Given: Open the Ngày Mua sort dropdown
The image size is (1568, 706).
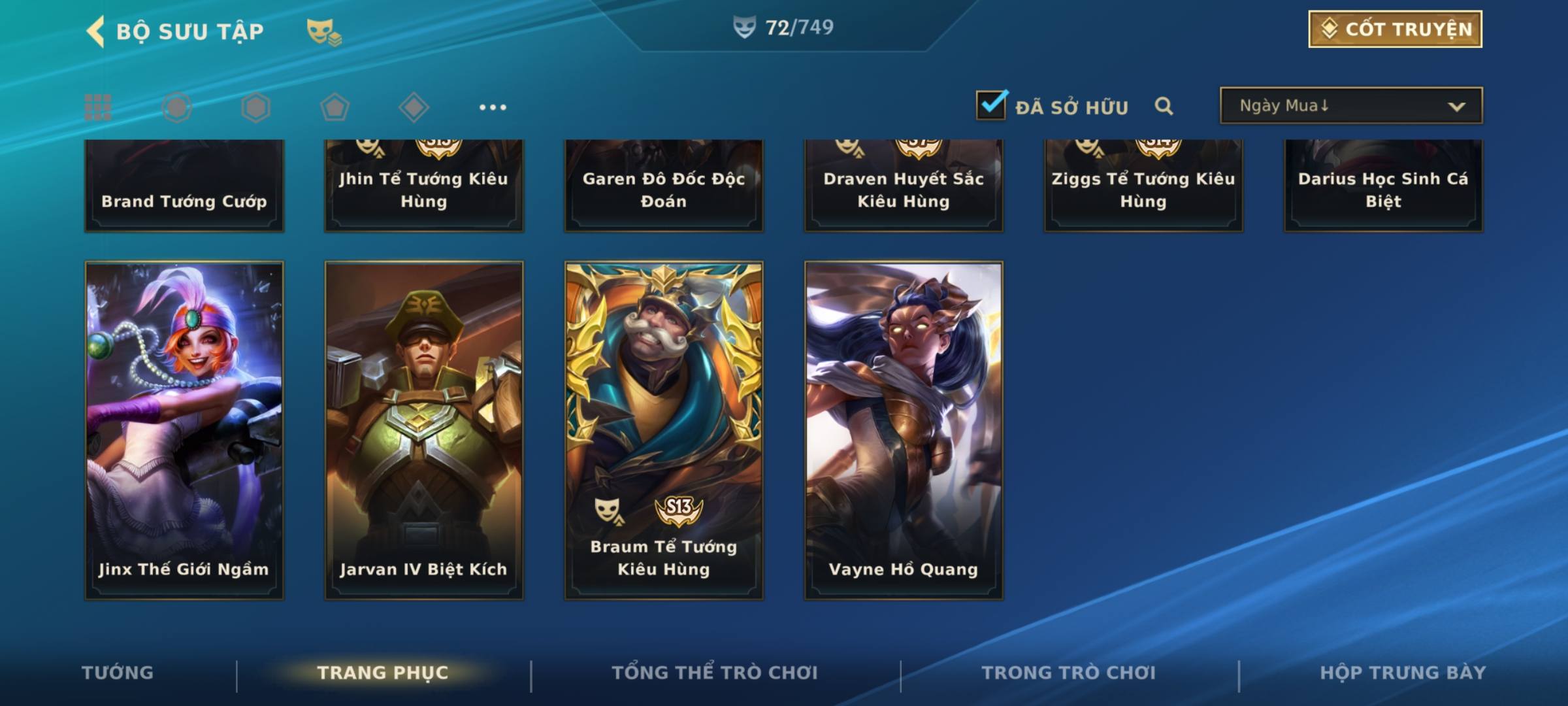Looking at the screenshot, I should [1351, 106].
